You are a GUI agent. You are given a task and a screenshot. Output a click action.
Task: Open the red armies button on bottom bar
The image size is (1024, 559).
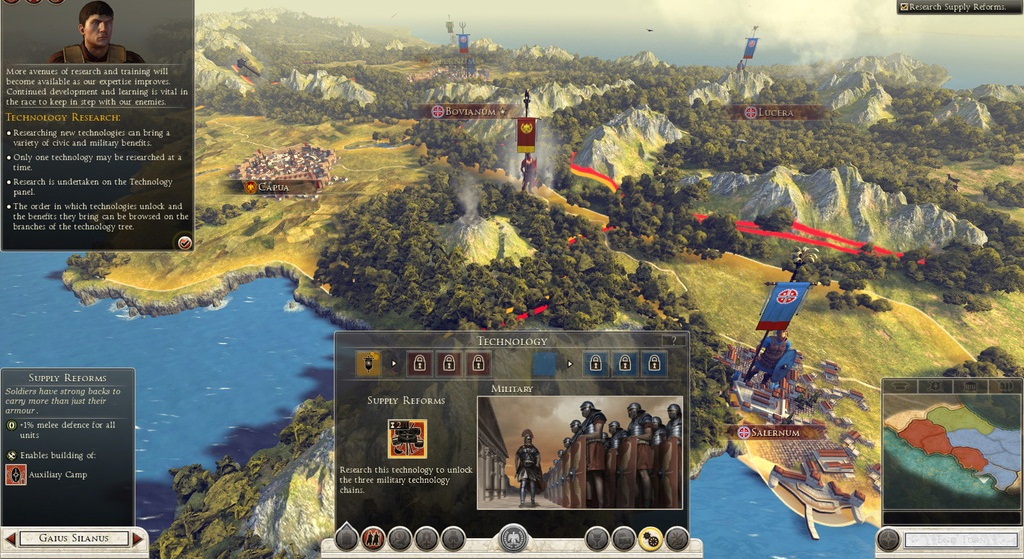[x=374, y=540]
